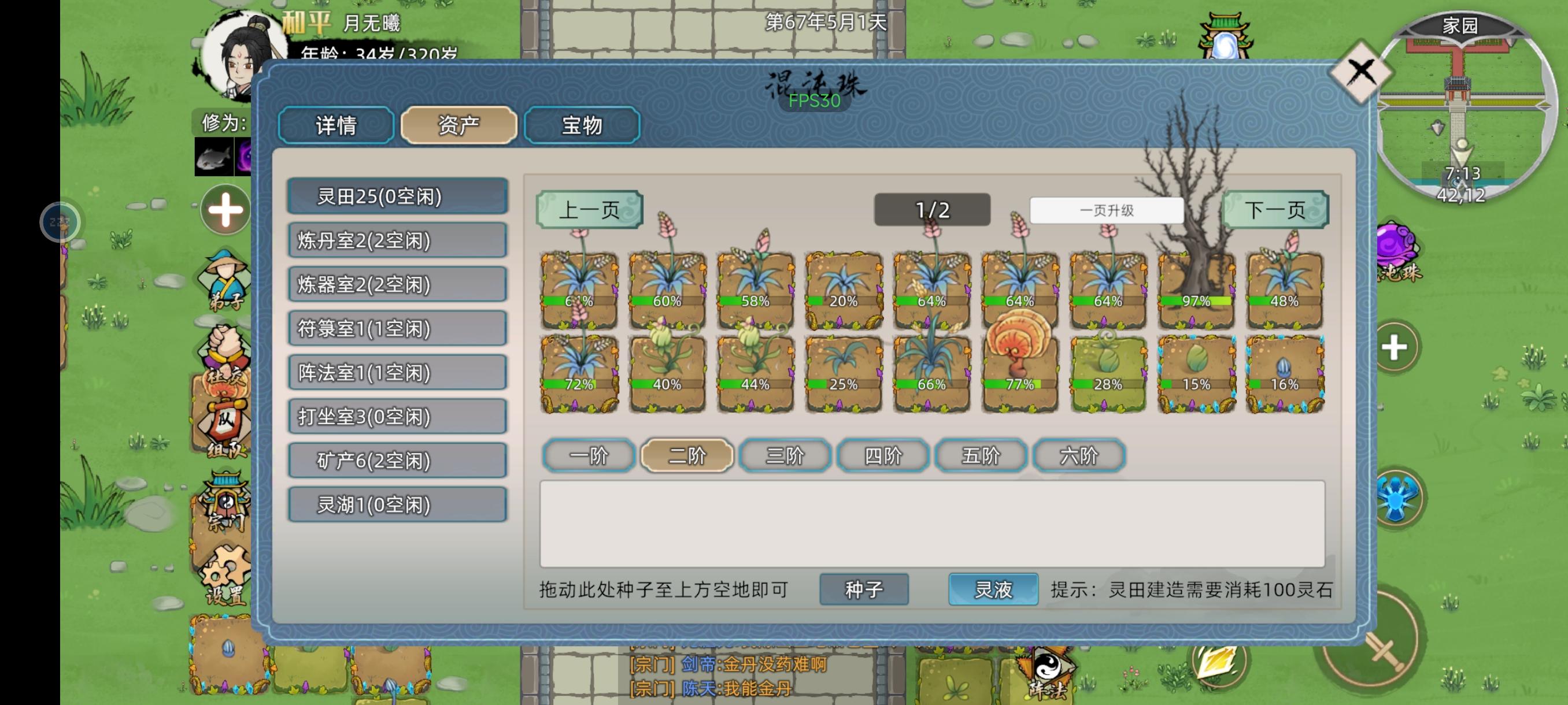Click the 一页升级 upgrade button
The image size is (1568, 705).
[1109, 209]
